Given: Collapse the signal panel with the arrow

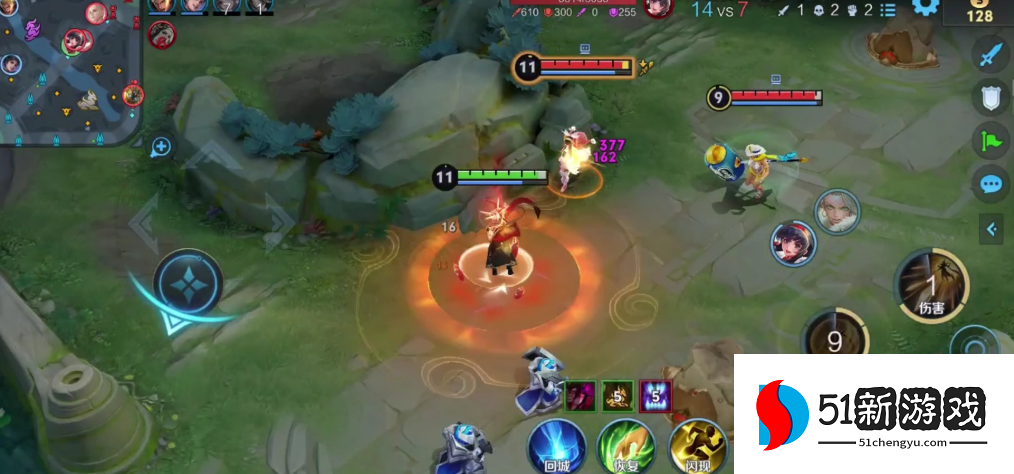Looking at the screenshot, I should coord(991,229).
